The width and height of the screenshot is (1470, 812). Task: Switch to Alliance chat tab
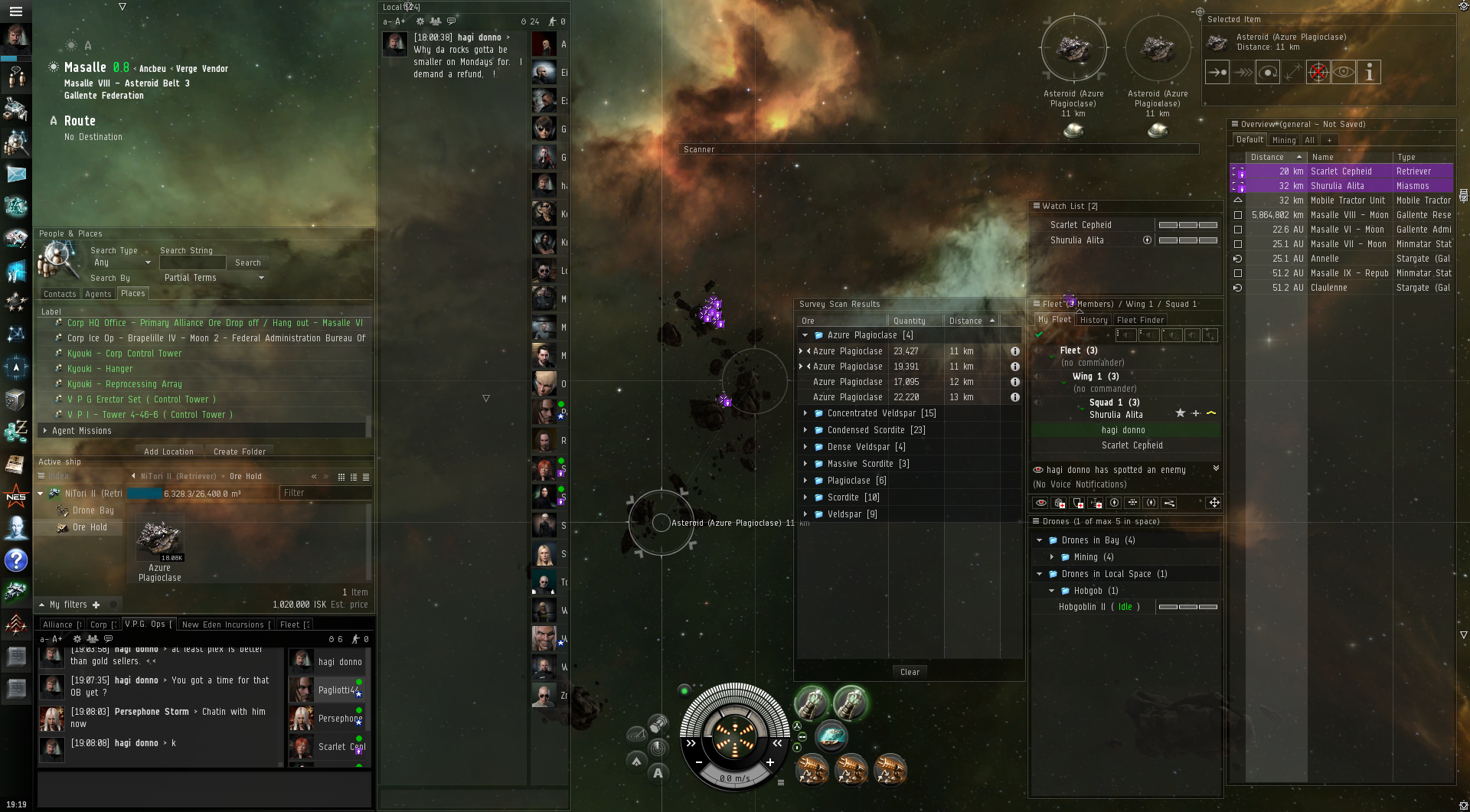(59, 624)
